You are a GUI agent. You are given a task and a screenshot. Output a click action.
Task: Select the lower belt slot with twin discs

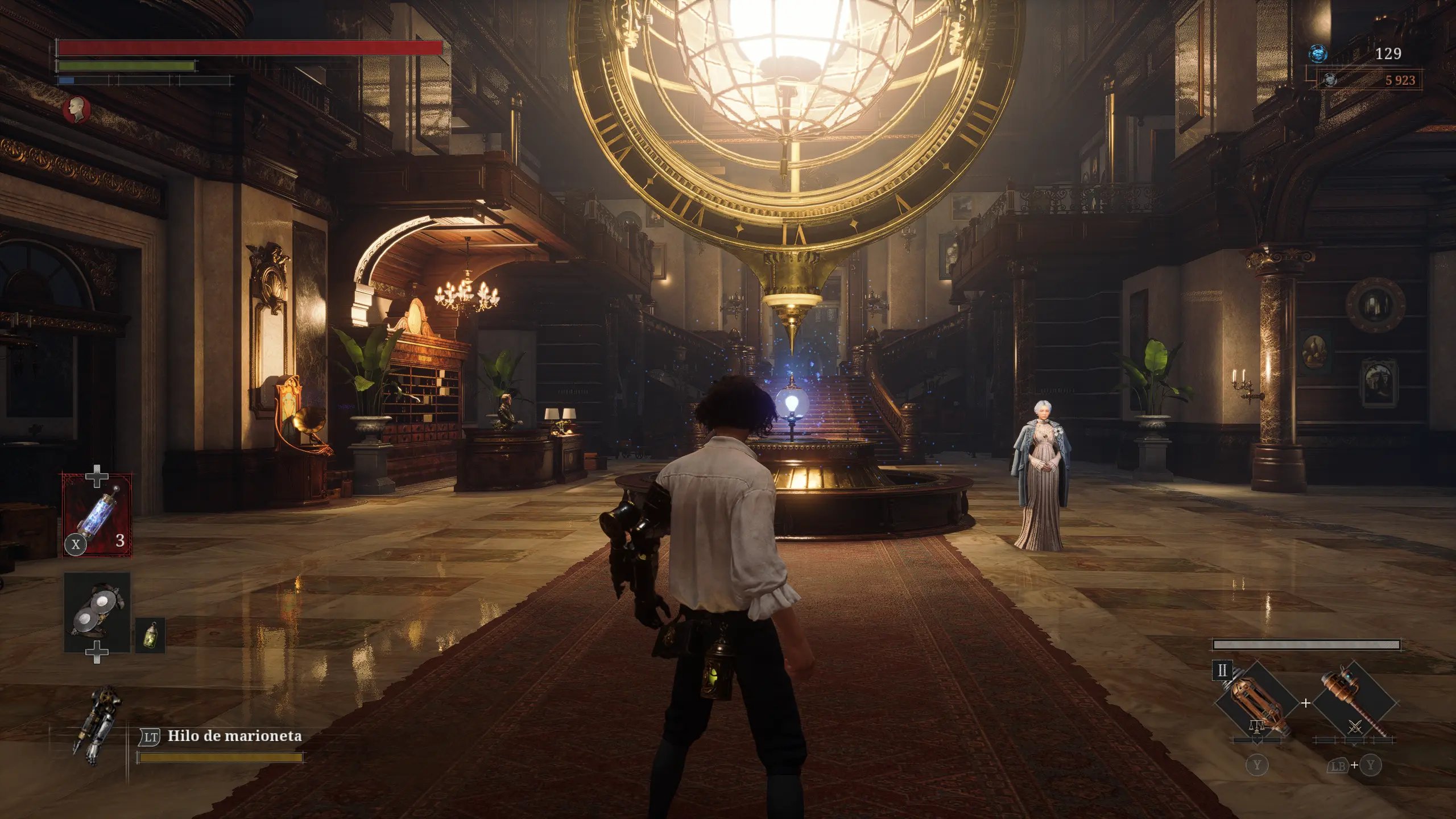coord(97,611)
